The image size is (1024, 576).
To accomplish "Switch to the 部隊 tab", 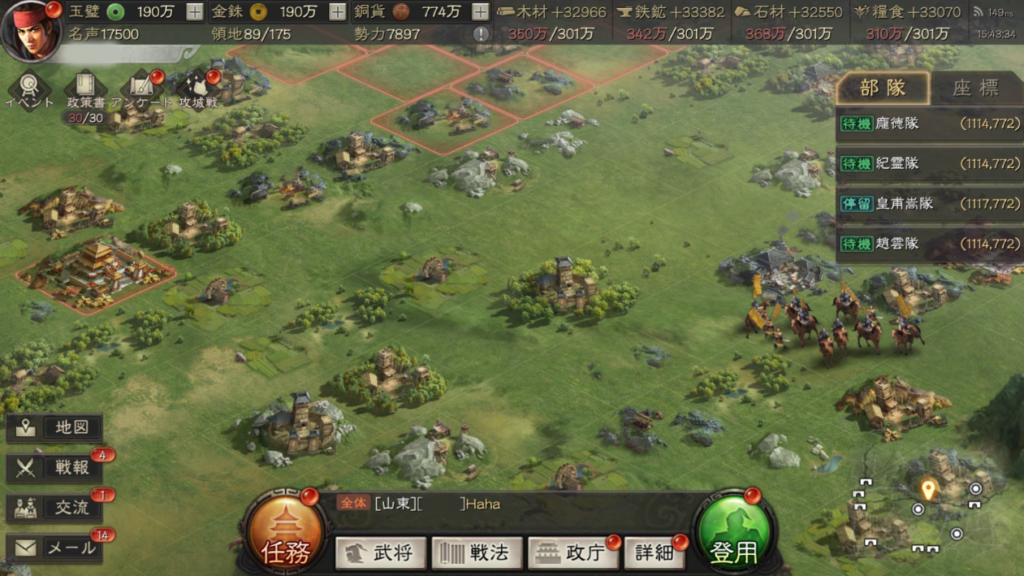I will [x=882, y=88].
